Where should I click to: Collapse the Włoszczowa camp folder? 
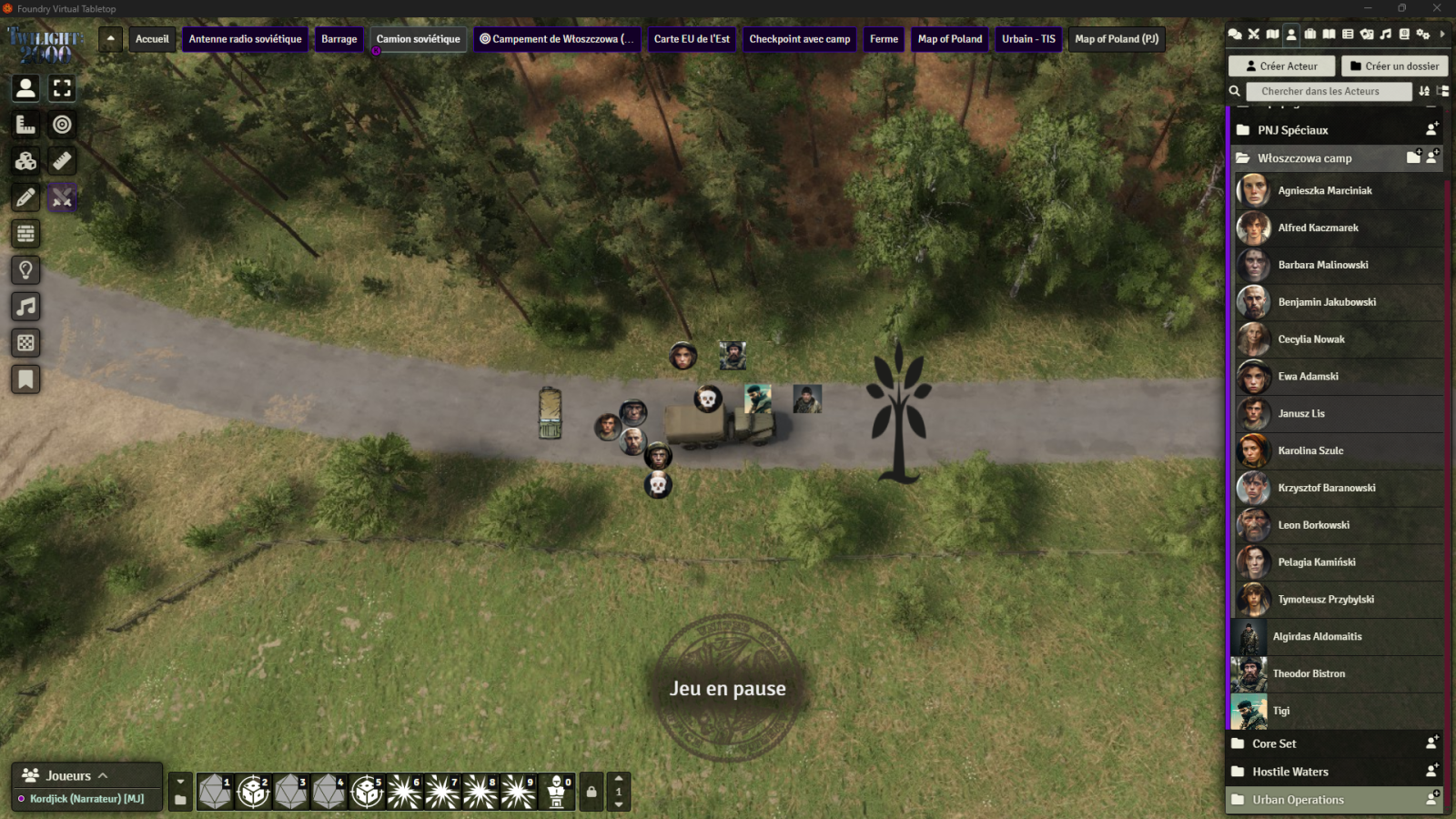click(x=1304, y=158)
